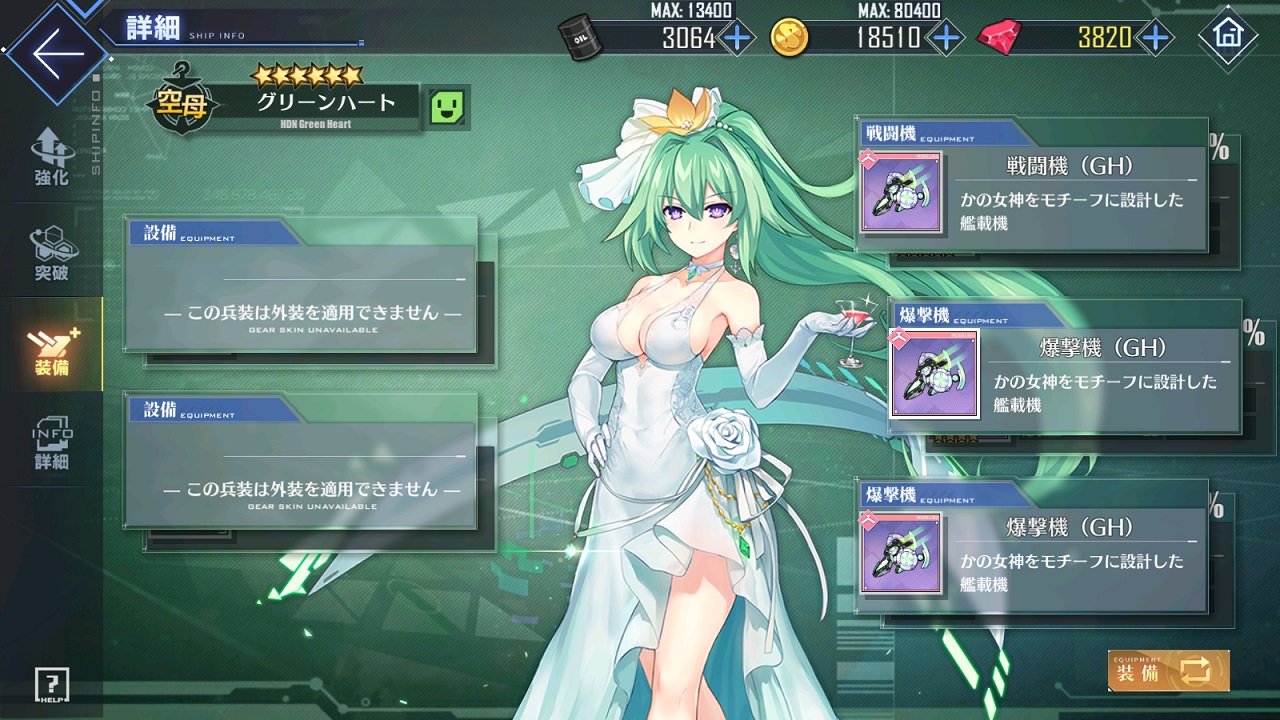Screen dimensions: 1280x720
Task: Show the 詳細 info tab
Action: click(x=52, y=442)
